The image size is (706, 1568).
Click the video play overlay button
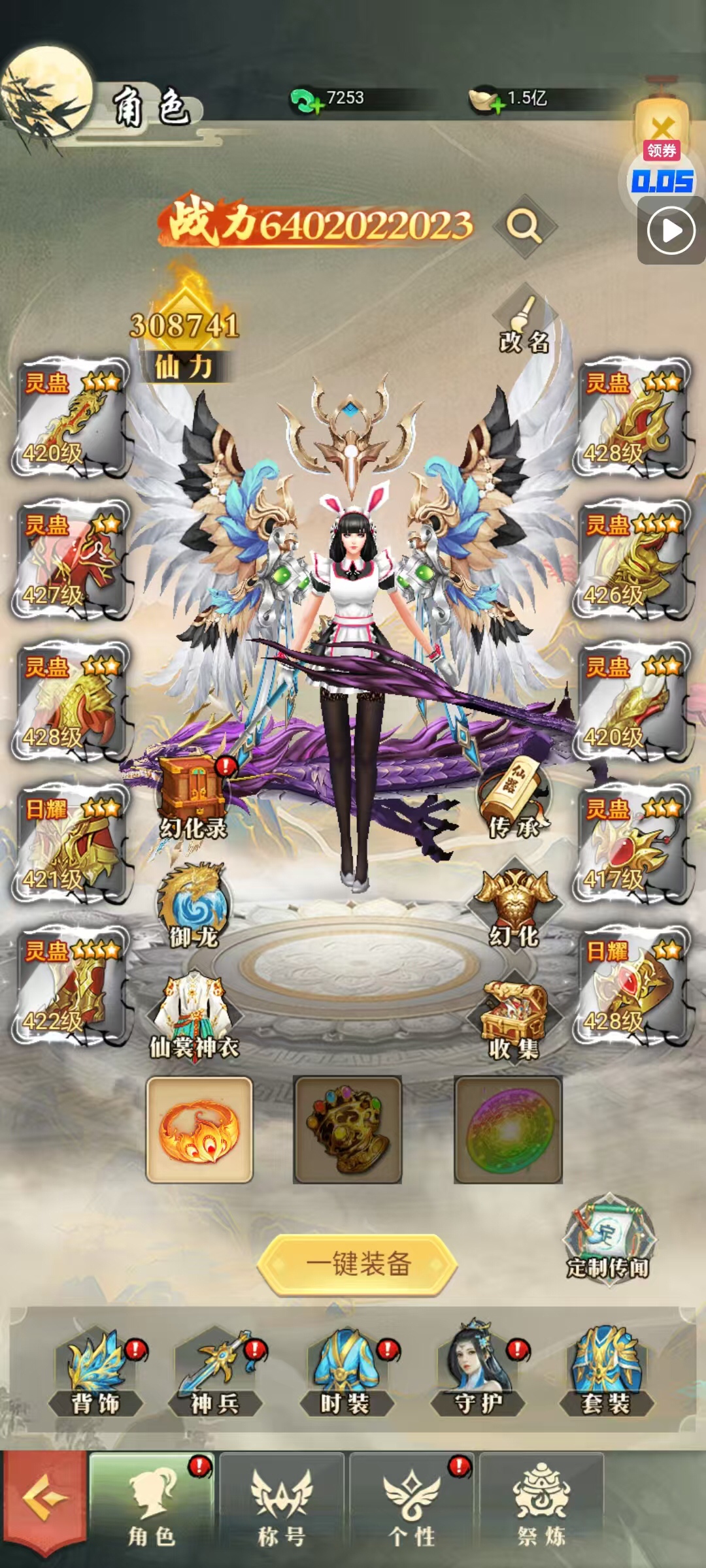tap(671, 231)
